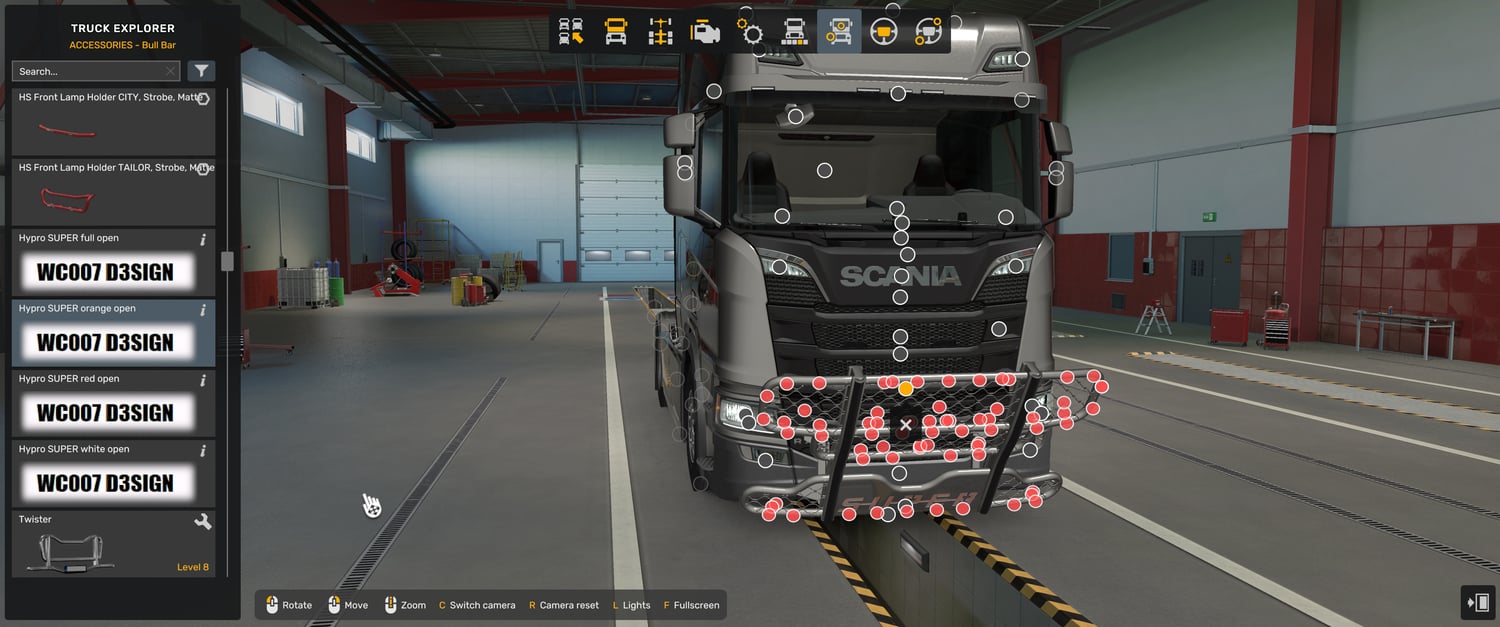
Task: Open the truck paint swatches category
Action: pyautogui.click(x=795, y=32)
